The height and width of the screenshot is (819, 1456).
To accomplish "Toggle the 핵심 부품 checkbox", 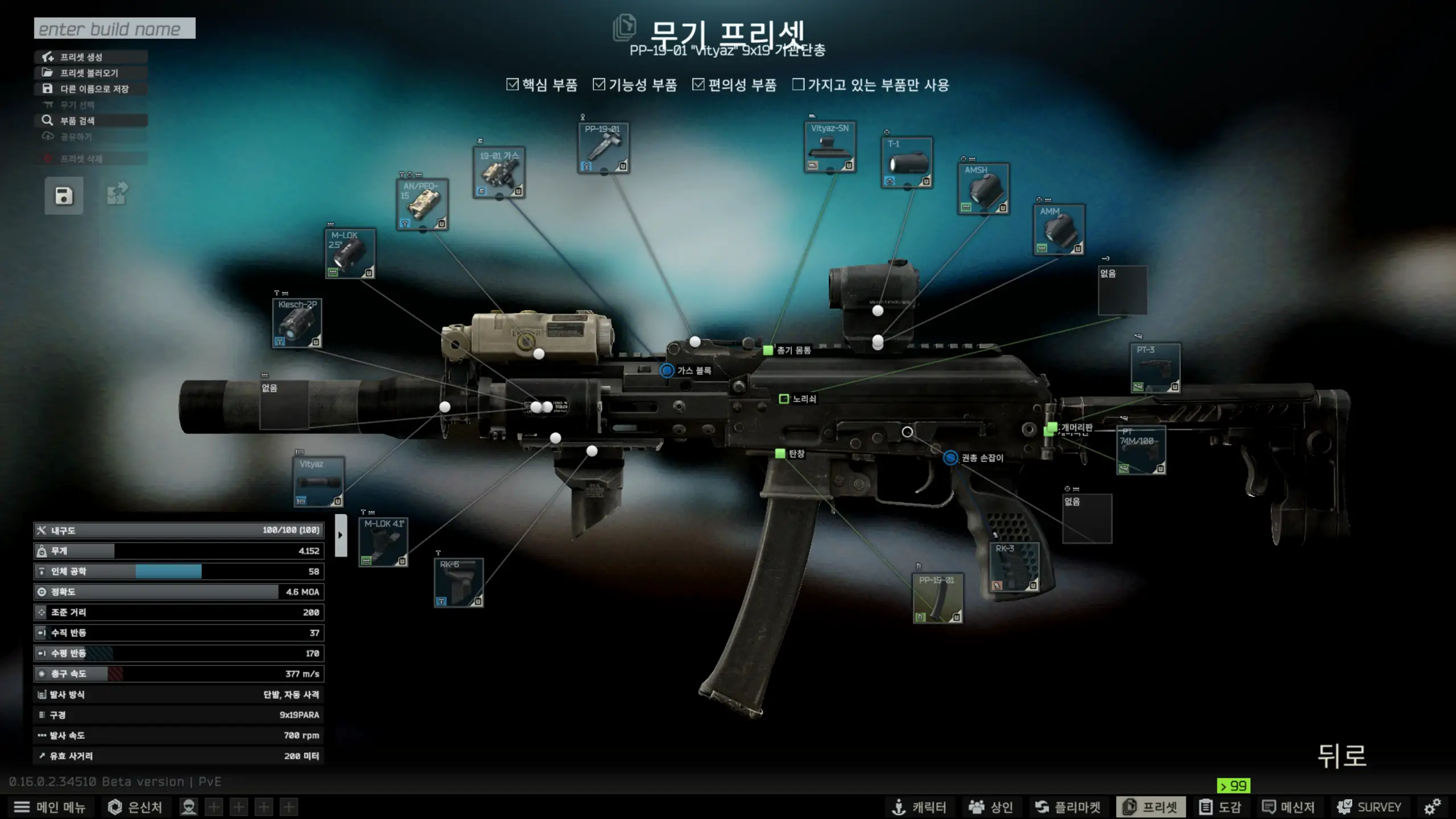I will click(x=512, y=85).
